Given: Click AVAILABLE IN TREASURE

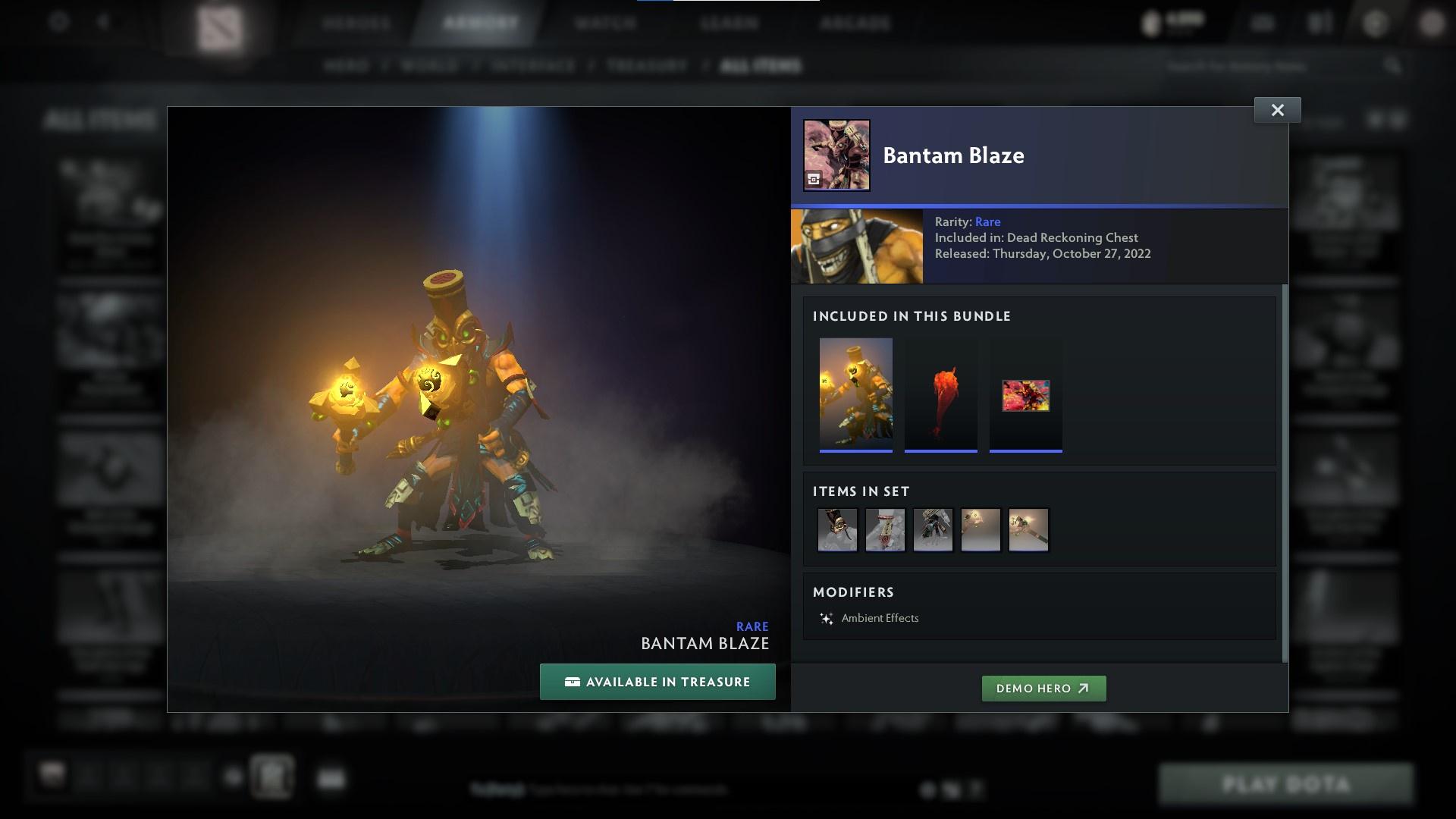Looking at the screenshot, I should click(x=657, y=682).
